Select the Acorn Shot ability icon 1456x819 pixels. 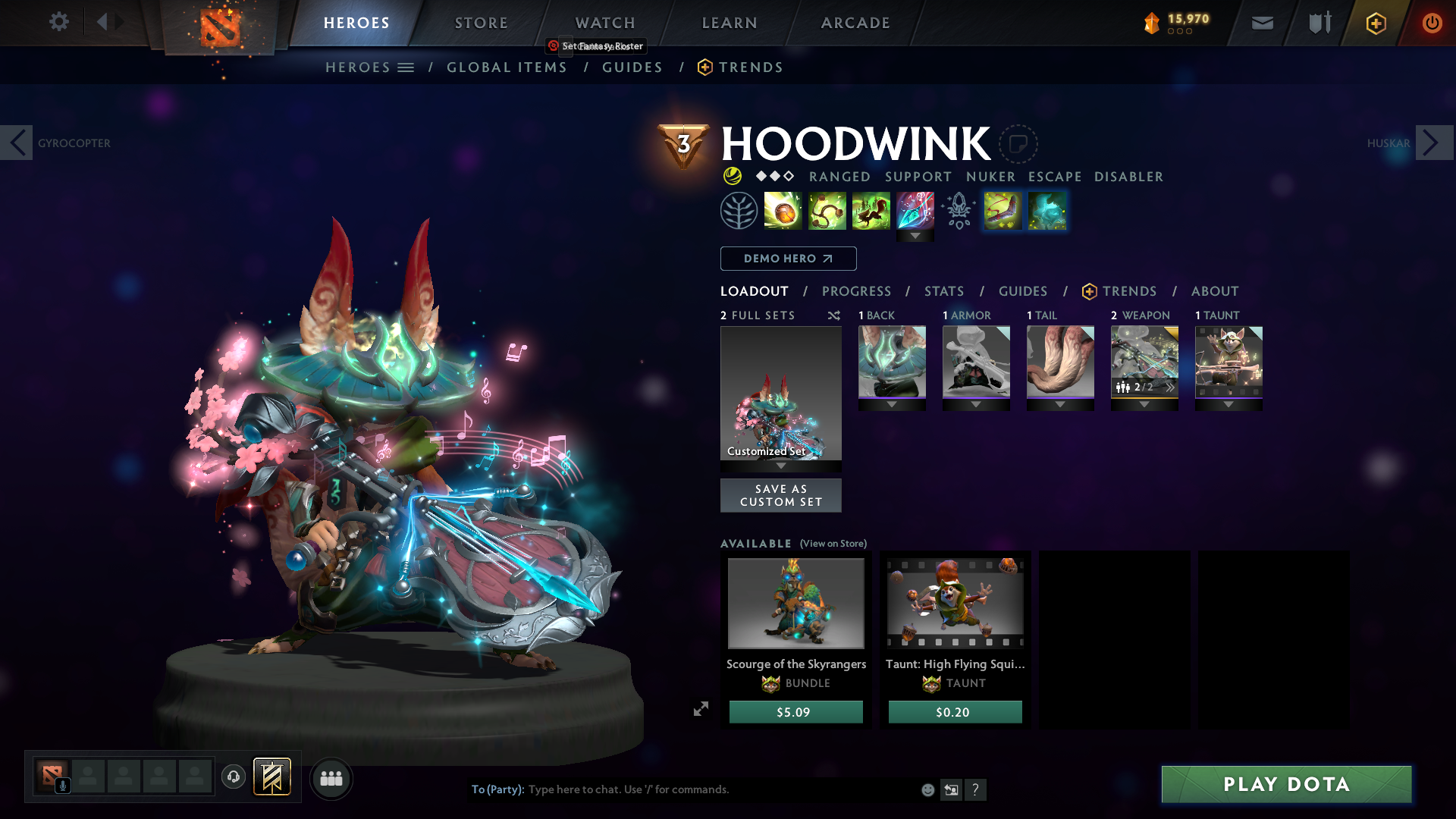coord(783,211)
